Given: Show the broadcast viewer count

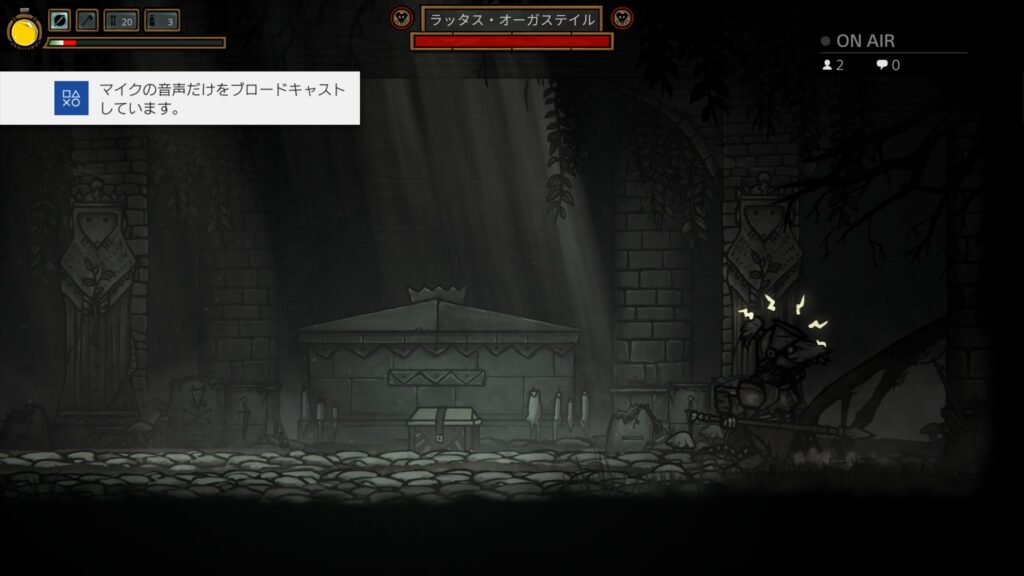Looking at the screenshot, I should [833, 65].
